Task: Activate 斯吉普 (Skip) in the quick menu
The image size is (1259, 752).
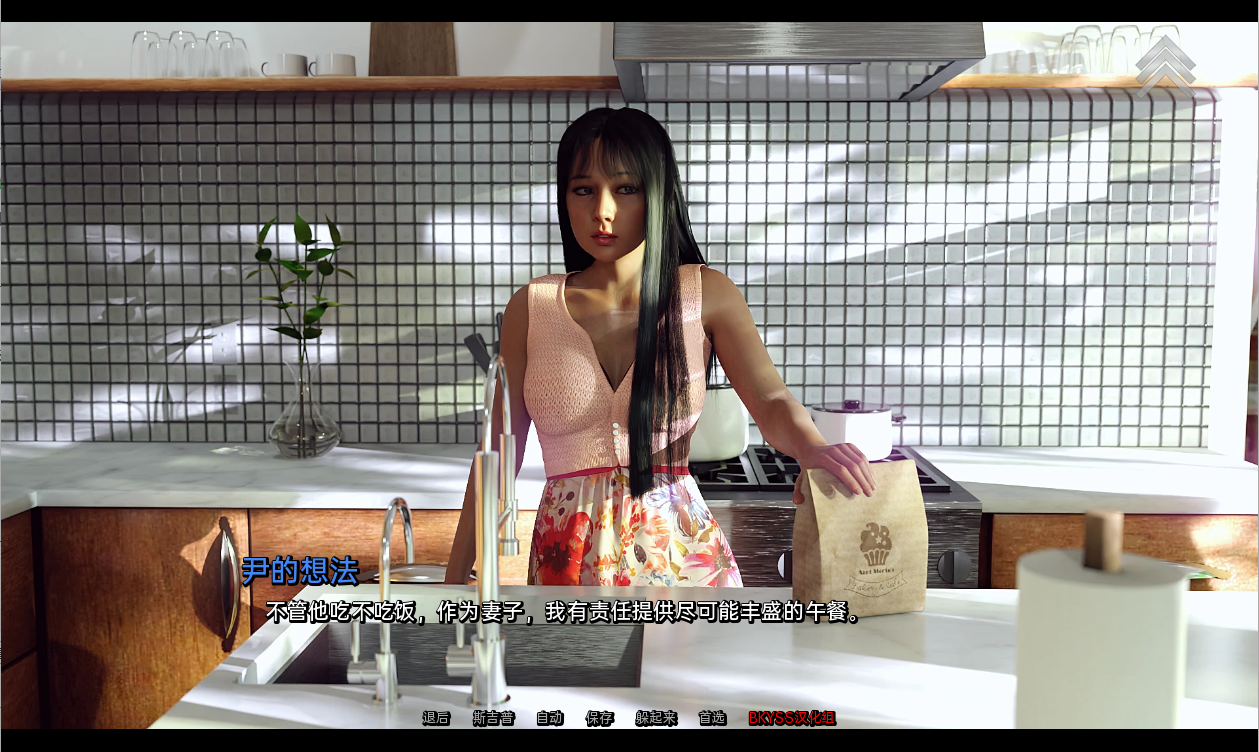Action: [493, 718]
